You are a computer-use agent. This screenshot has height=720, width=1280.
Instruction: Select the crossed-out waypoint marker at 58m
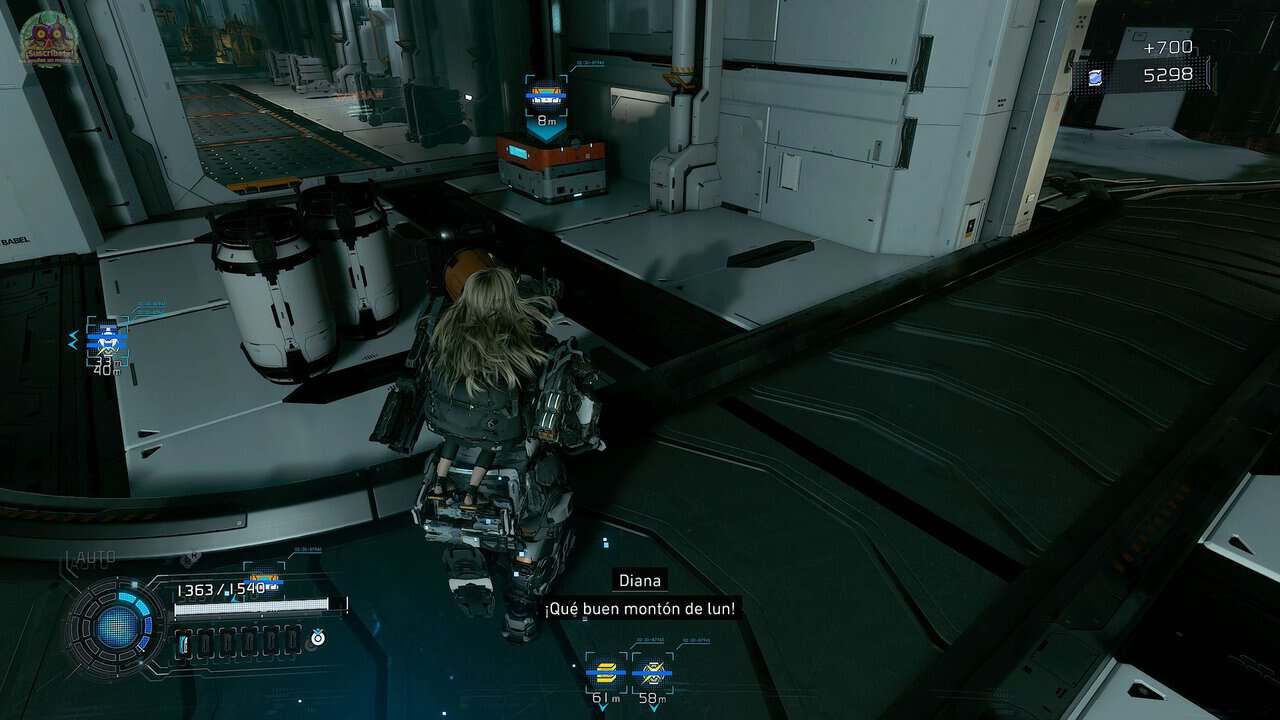tap(653, 673)
